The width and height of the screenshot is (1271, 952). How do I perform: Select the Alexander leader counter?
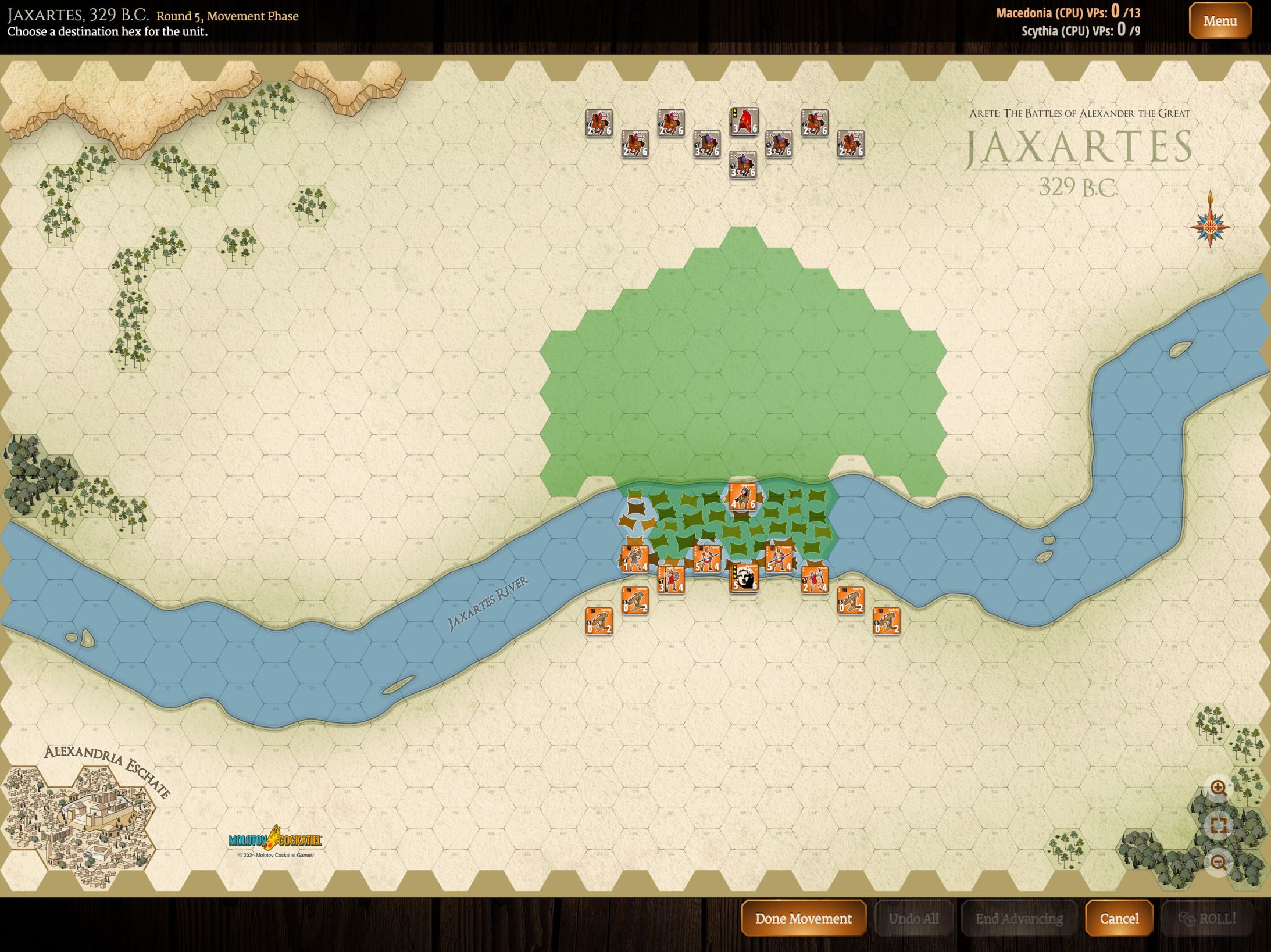tap(743, 578)
